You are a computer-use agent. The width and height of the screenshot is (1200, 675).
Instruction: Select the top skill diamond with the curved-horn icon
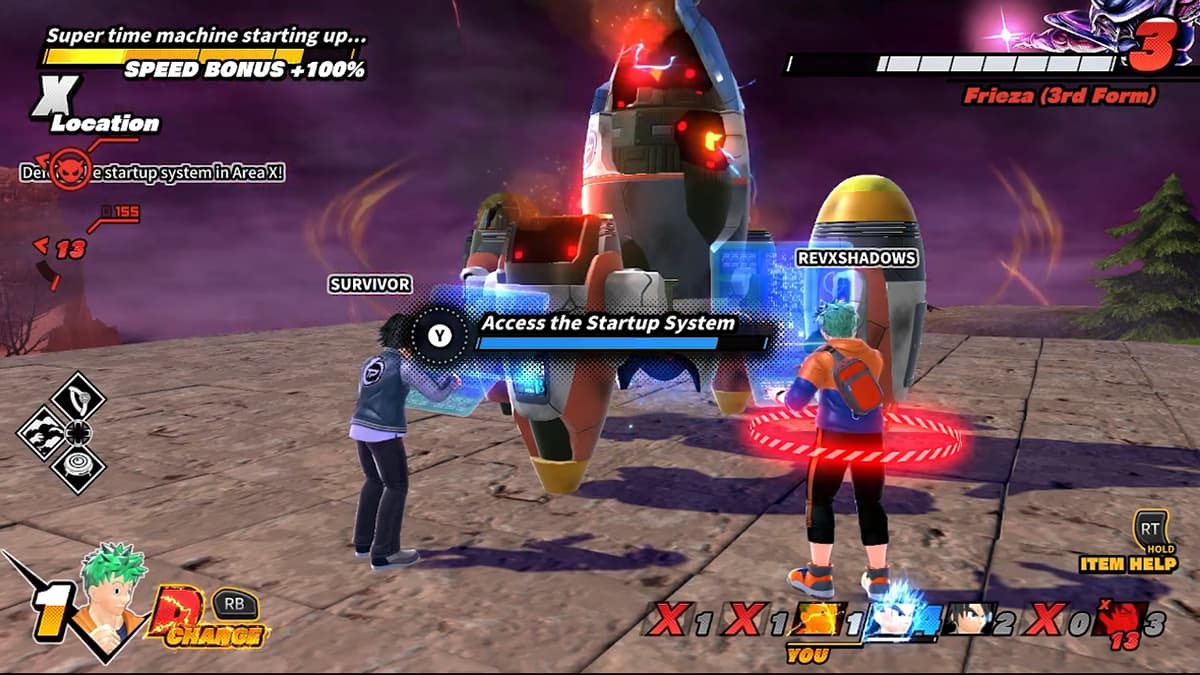(77, 397)
